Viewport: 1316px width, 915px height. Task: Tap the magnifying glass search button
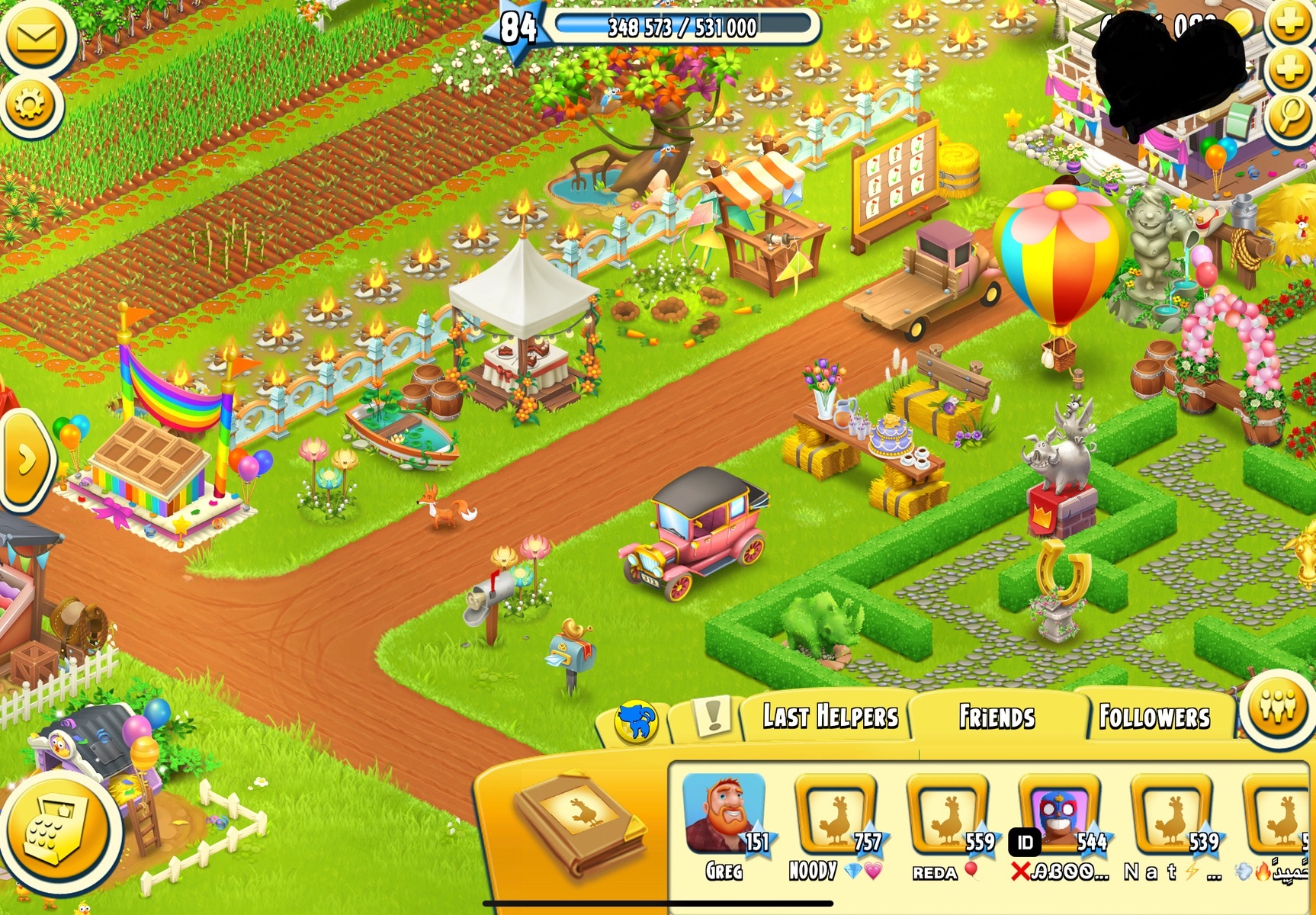pyautogui.click(x=1289, y=116)
